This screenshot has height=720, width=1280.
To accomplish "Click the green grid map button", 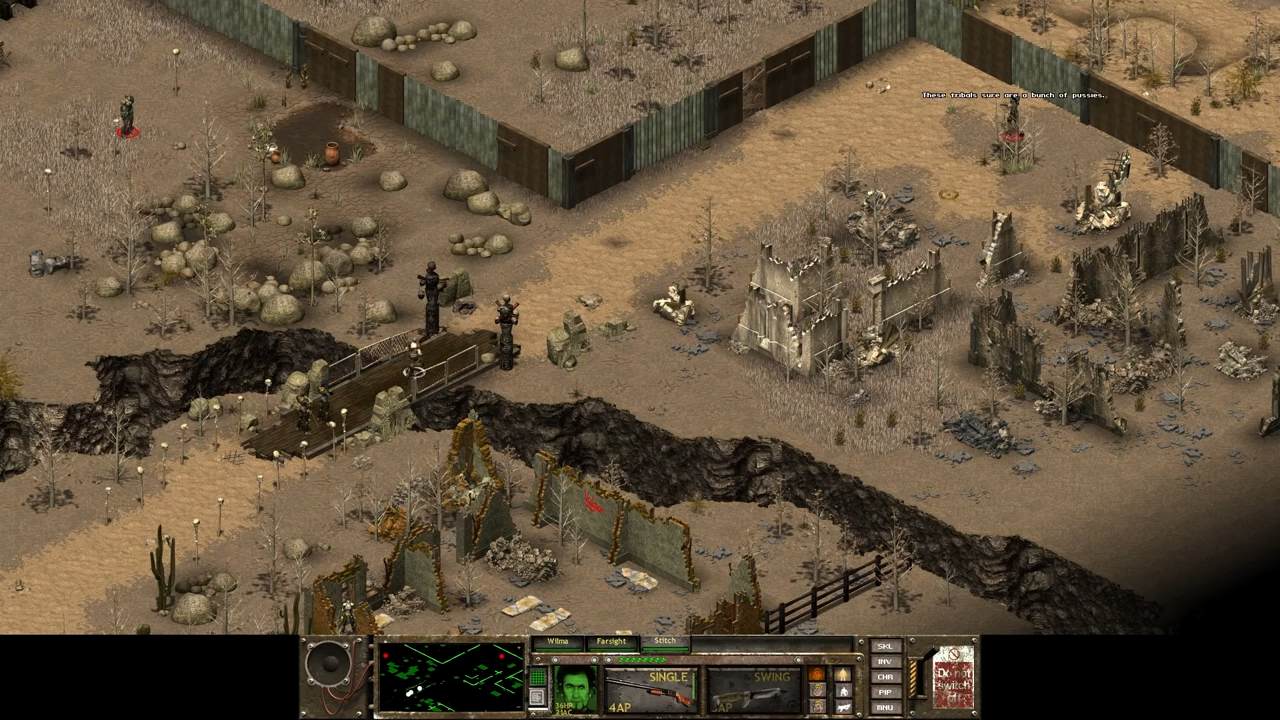I will coord(537,677).
